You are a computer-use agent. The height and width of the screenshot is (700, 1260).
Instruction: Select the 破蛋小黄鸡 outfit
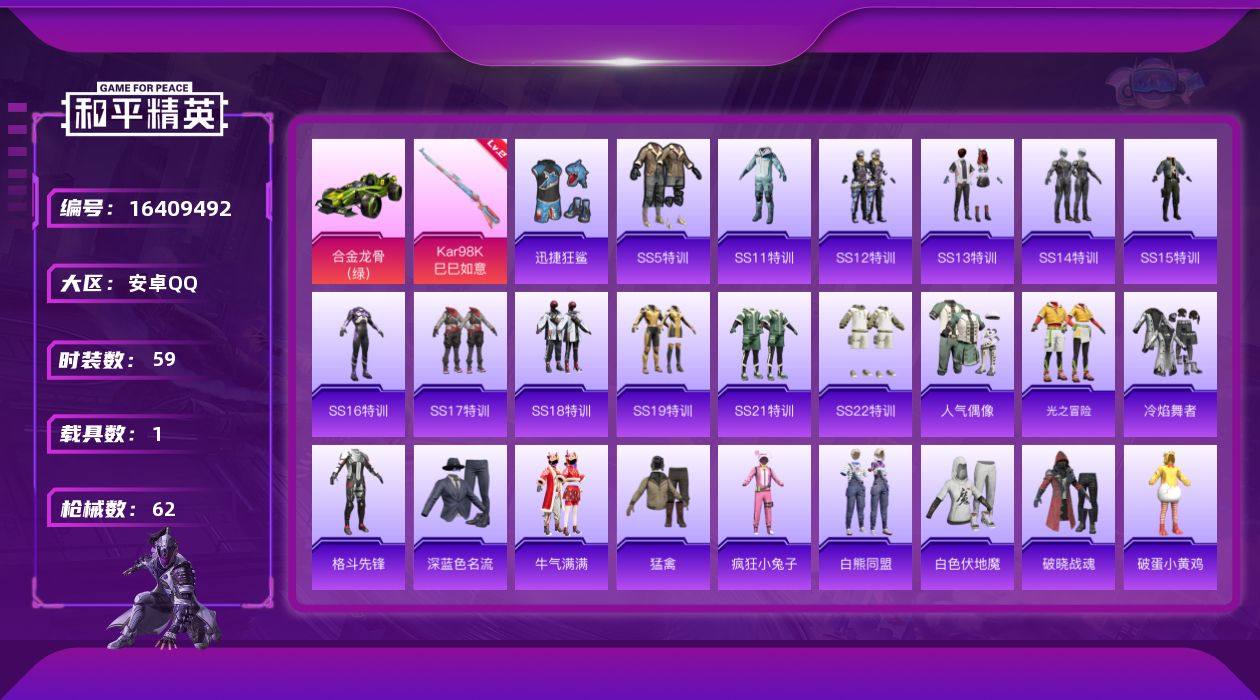click(x=1170, y=517)
